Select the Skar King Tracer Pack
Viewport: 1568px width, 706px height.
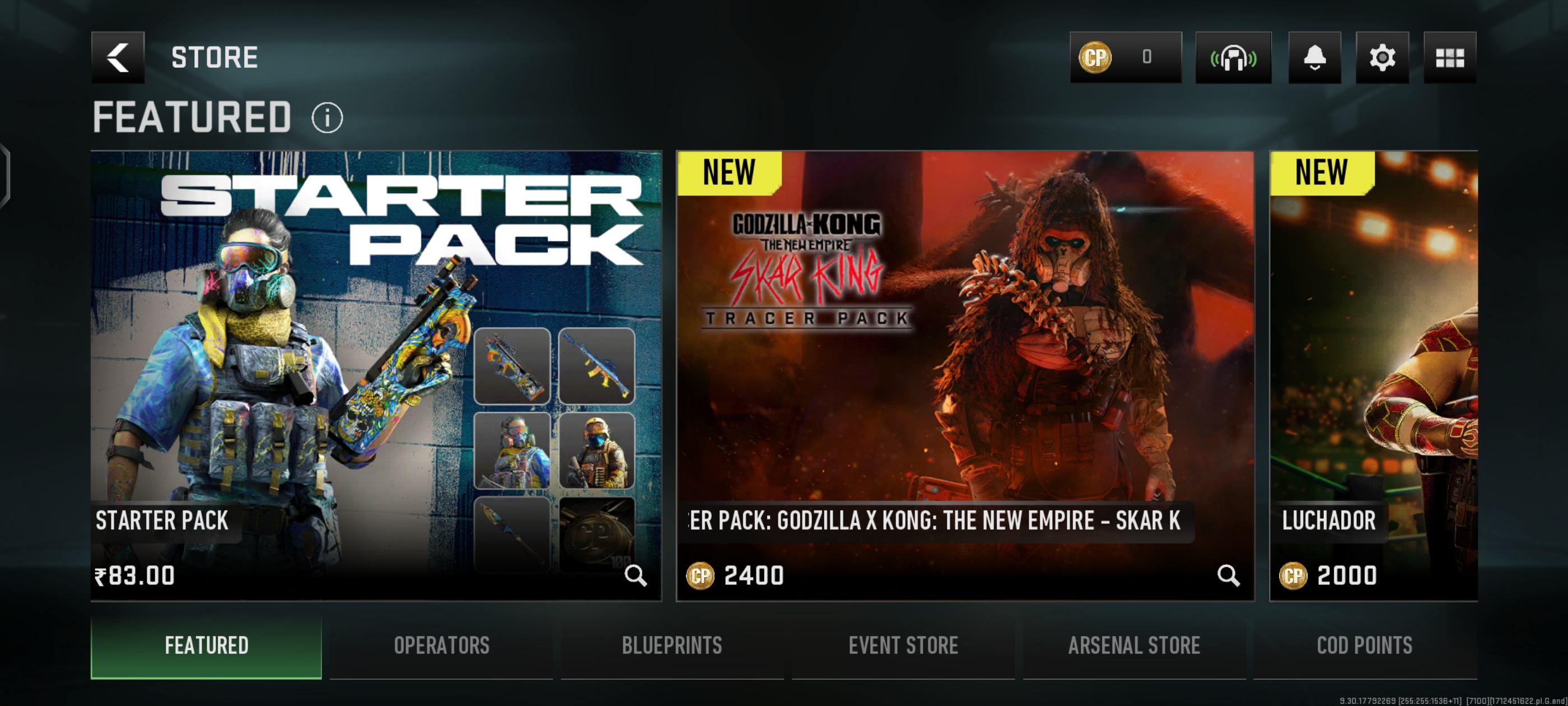tap(965, 365)
